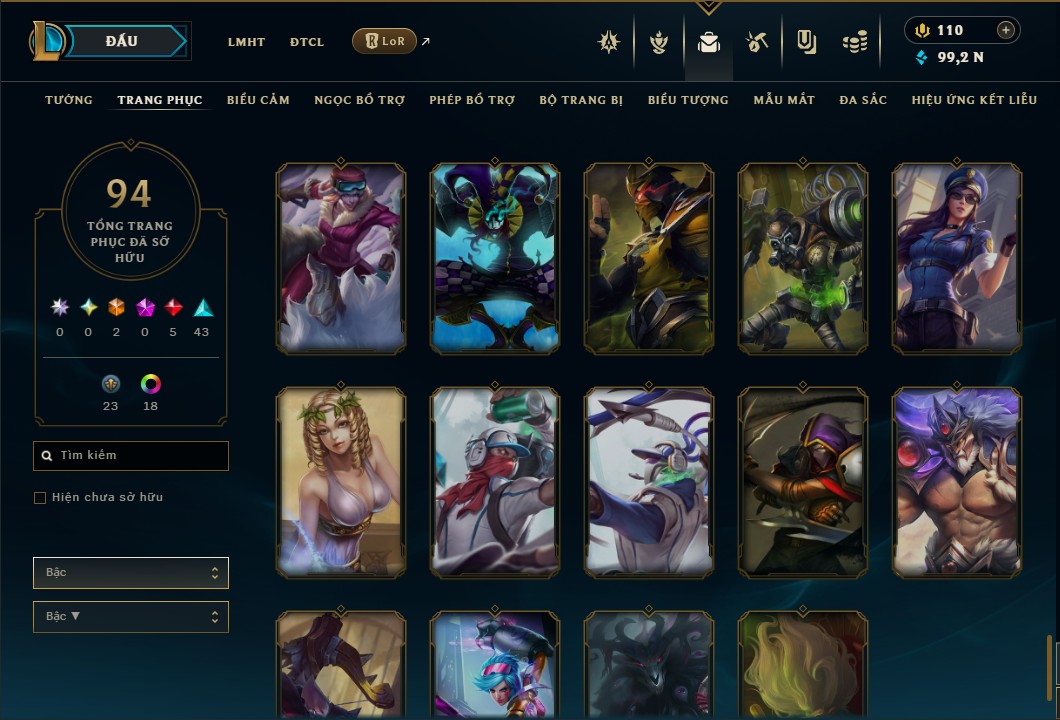Toggle the Hiện chưa sở hữu checkbox
Image resolution: width=1060 pixels, height=720 pixels.
(40, 498)
